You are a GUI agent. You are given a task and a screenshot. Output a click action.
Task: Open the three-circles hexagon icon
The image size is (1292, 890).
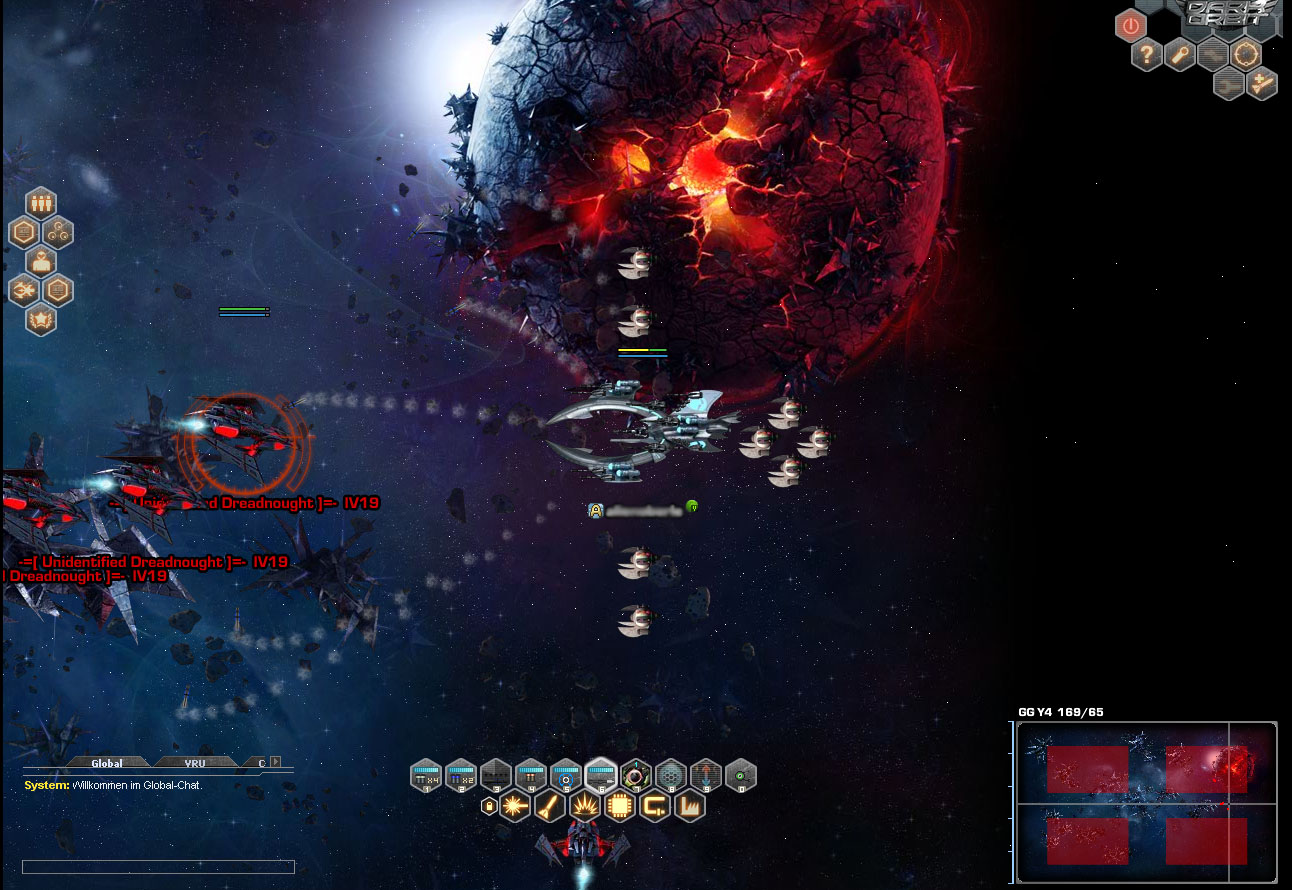pyautogui.click(x=58, y=232)
